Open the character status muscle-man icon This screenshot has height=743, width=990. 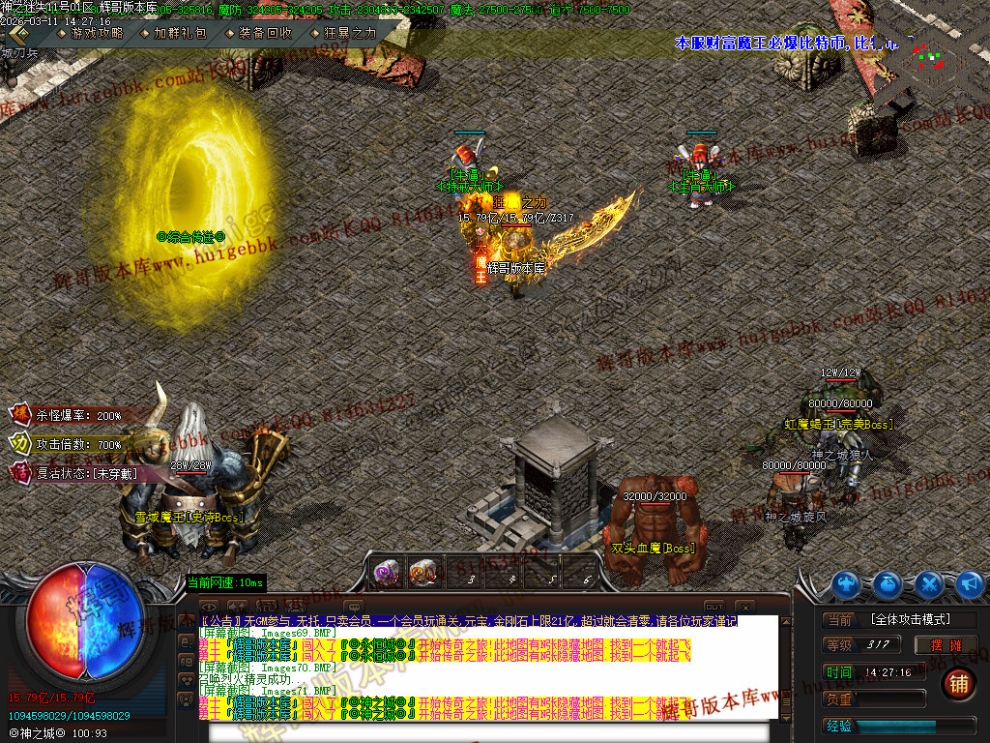(x=846, y=584)
